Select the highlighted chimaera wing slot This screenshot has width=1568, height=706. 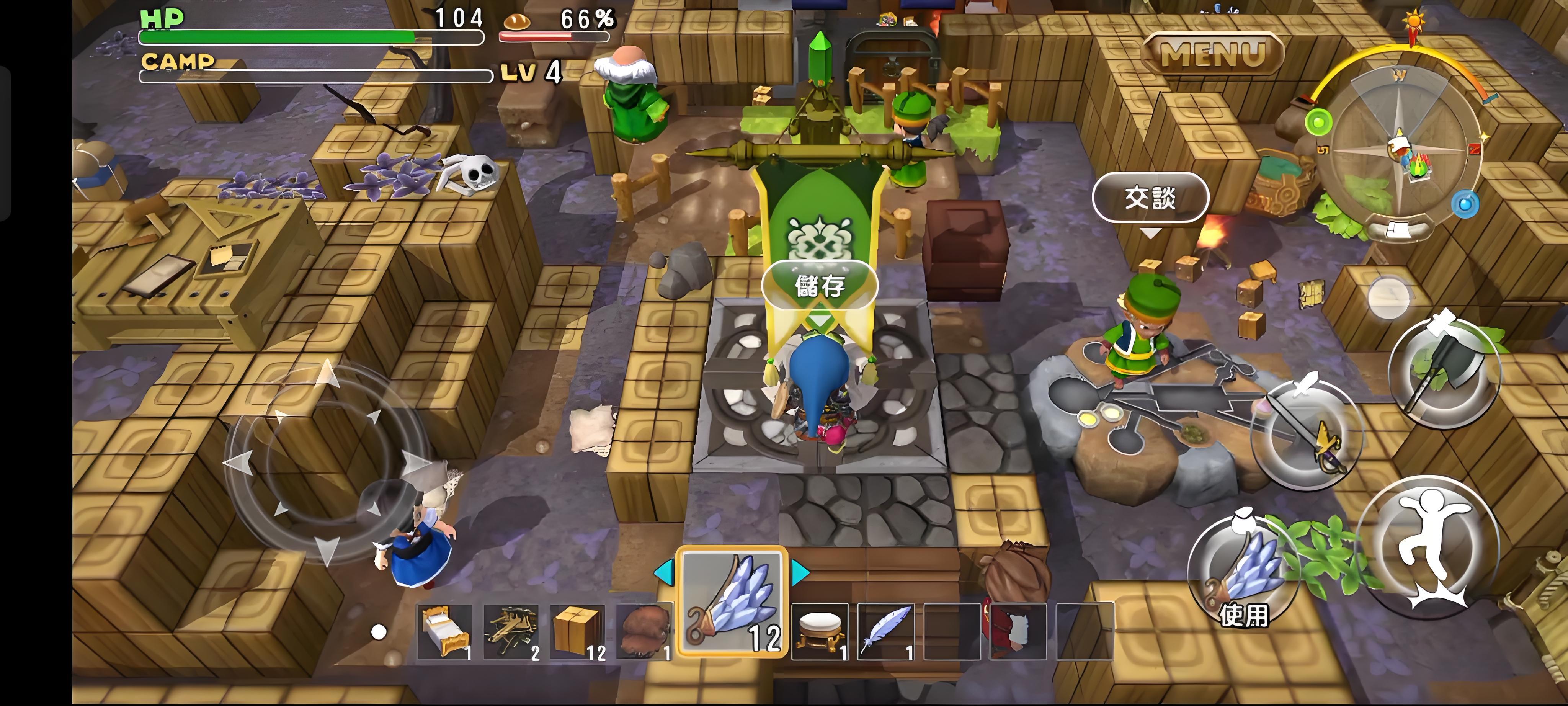point(732,602)
